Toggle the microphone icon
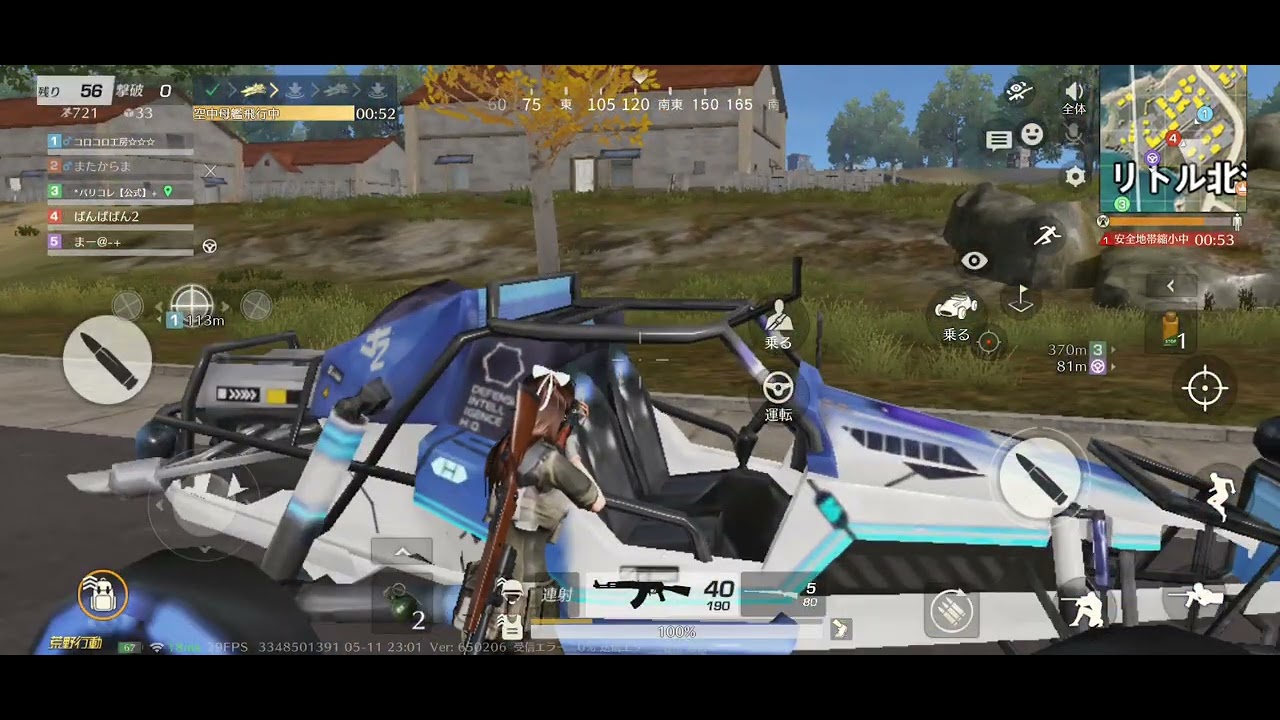 (1074, 133)
